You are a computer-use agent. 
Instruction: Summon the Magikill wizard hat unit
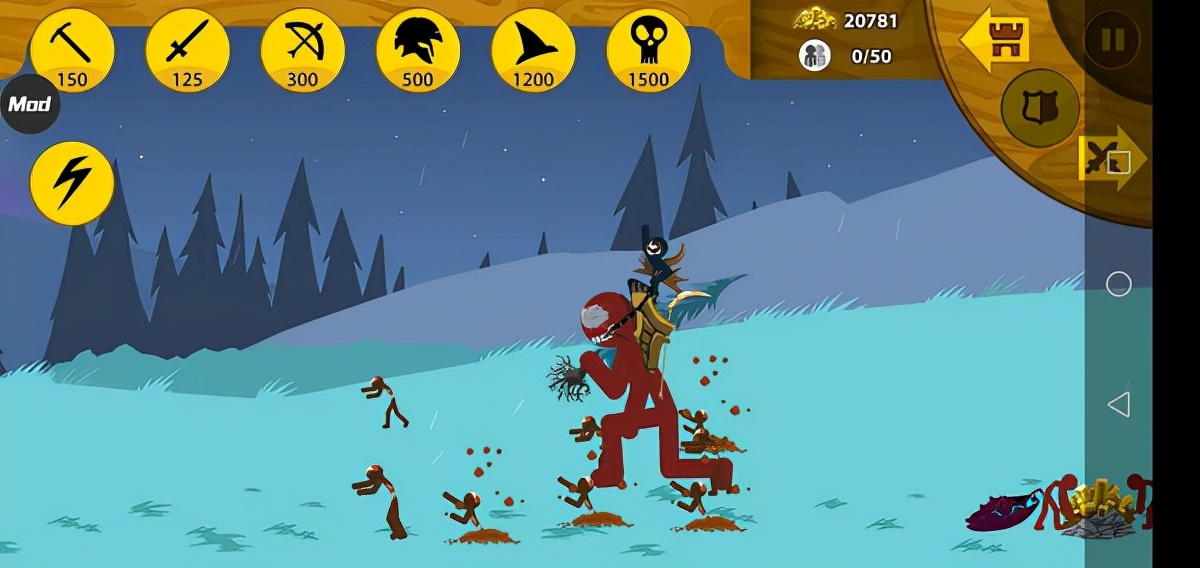(533, 50)
